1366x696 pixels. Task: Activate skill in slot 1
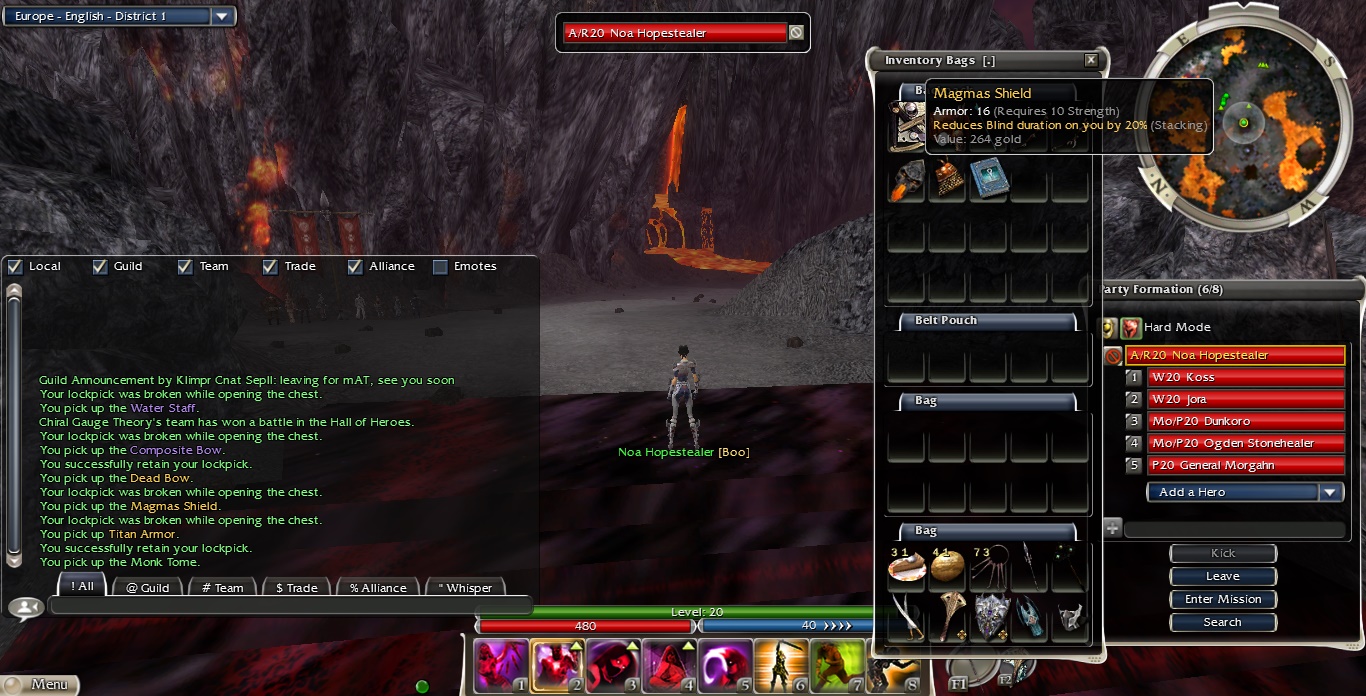[x=501, y=666]
